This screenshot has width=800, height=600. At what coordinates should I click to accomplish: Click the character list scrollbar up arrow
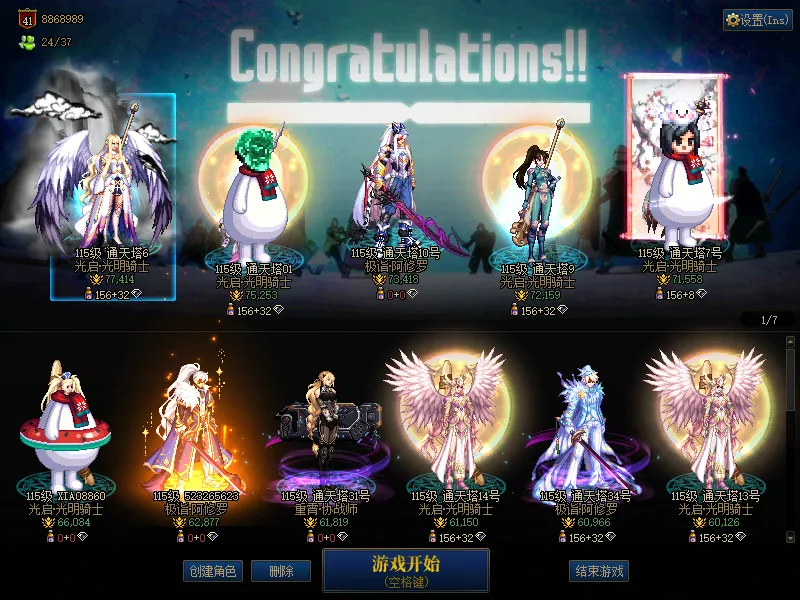point(791,342)
